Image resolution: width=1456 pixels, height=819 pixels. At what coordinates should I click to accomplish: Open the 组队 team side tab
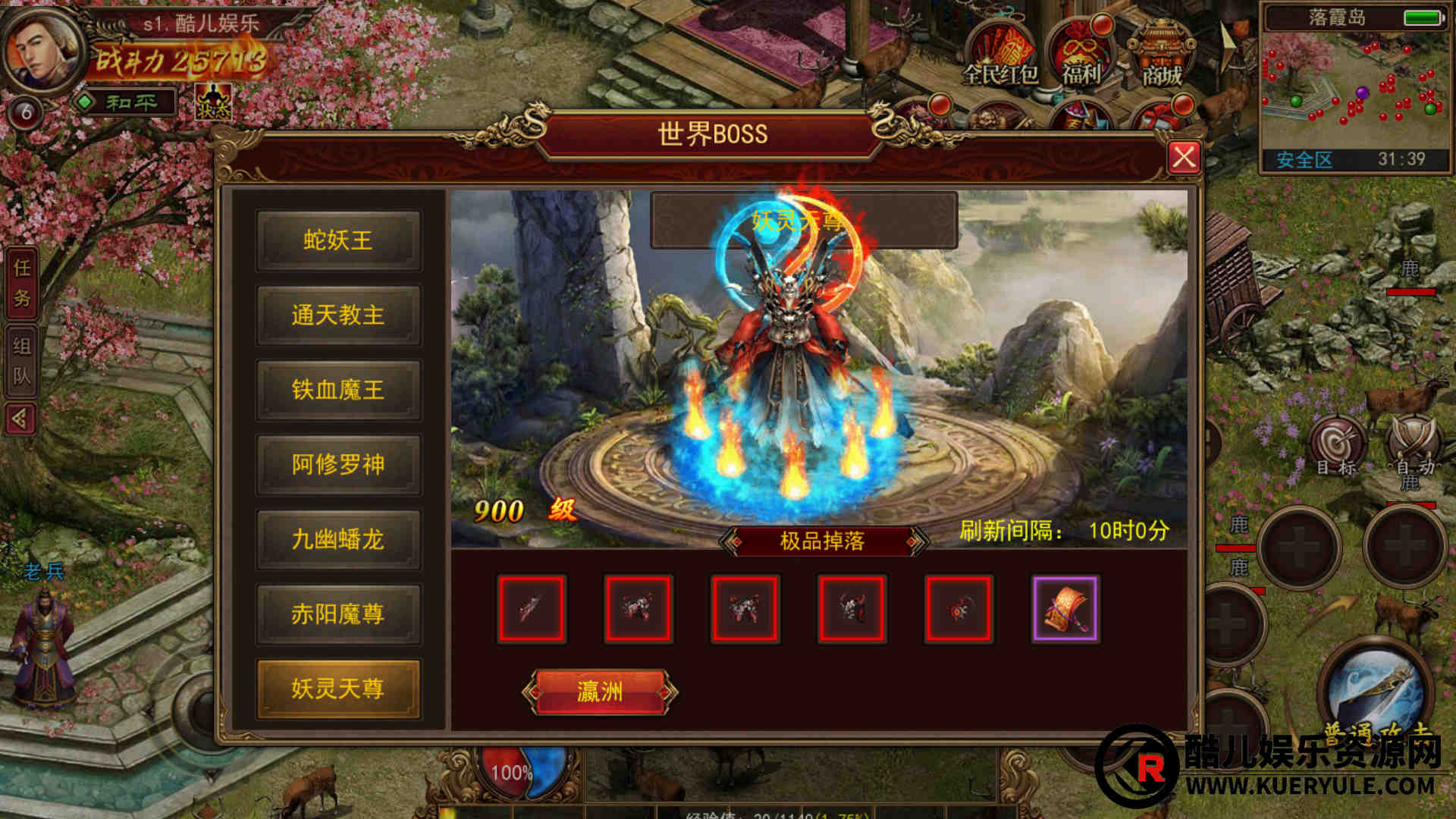point(22,361)
